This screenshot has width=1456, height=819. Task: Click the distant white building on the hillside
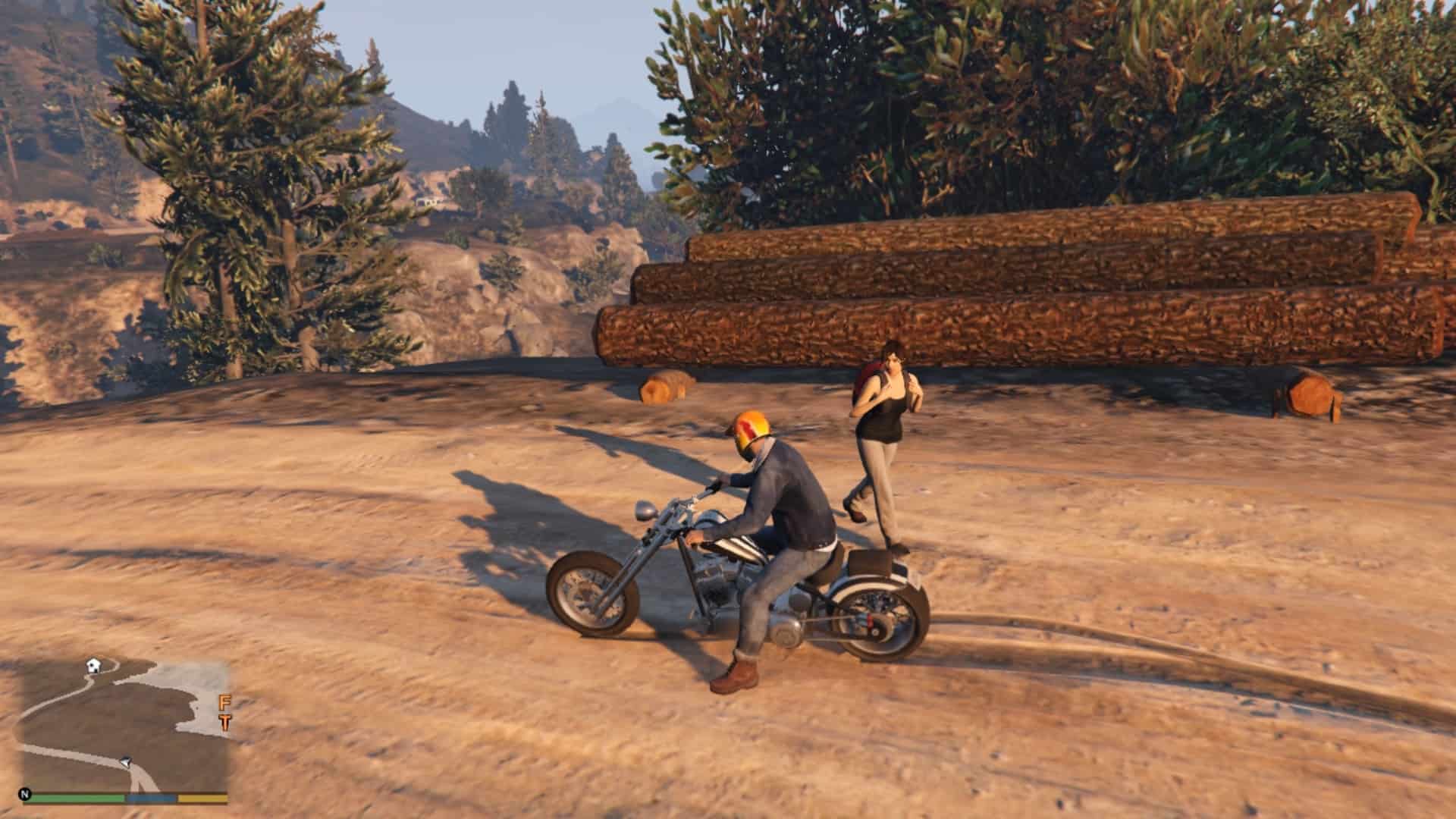click(x=430, y=202)
